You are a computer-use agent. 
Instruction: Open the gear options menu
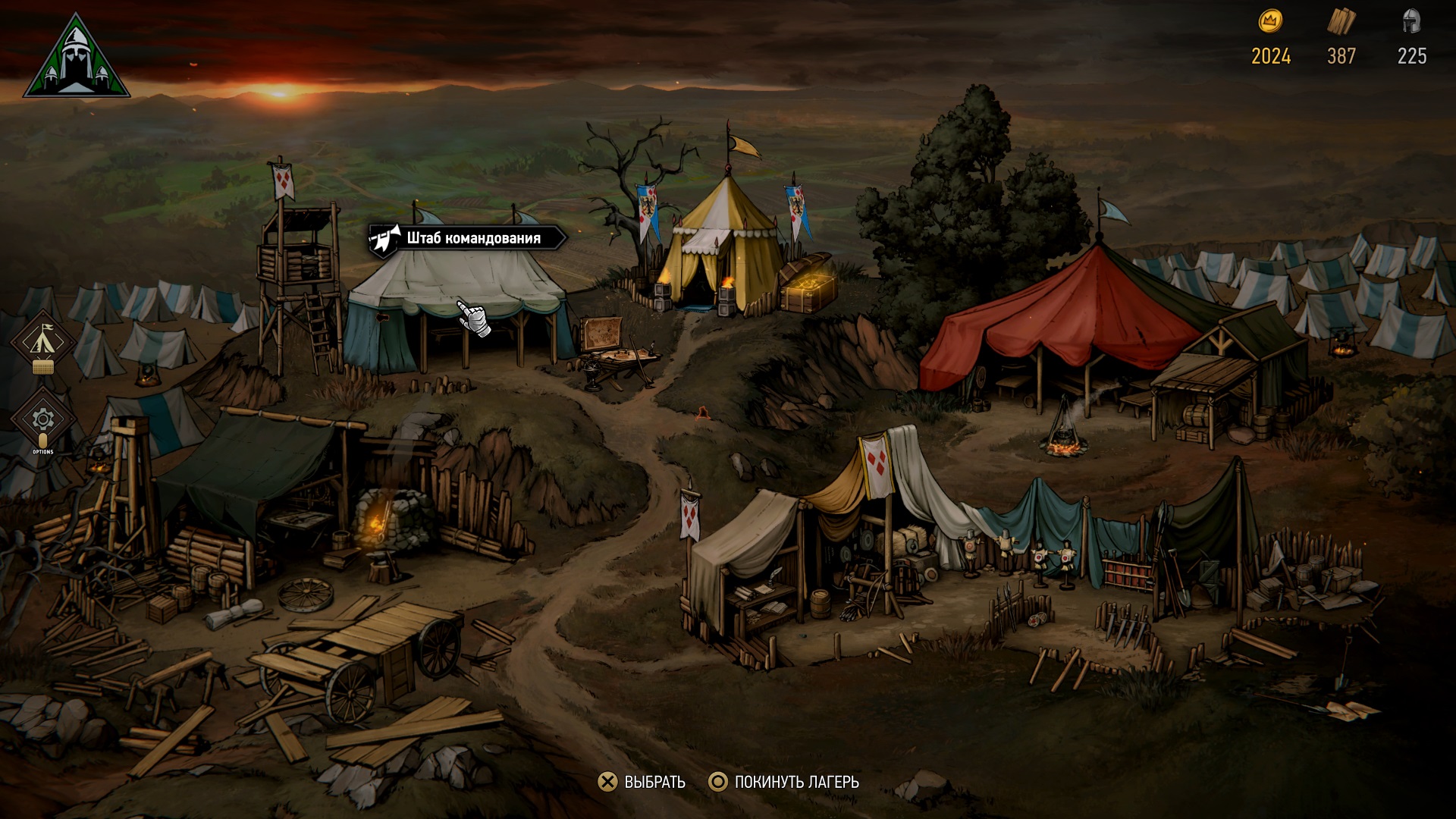(42, 419)
